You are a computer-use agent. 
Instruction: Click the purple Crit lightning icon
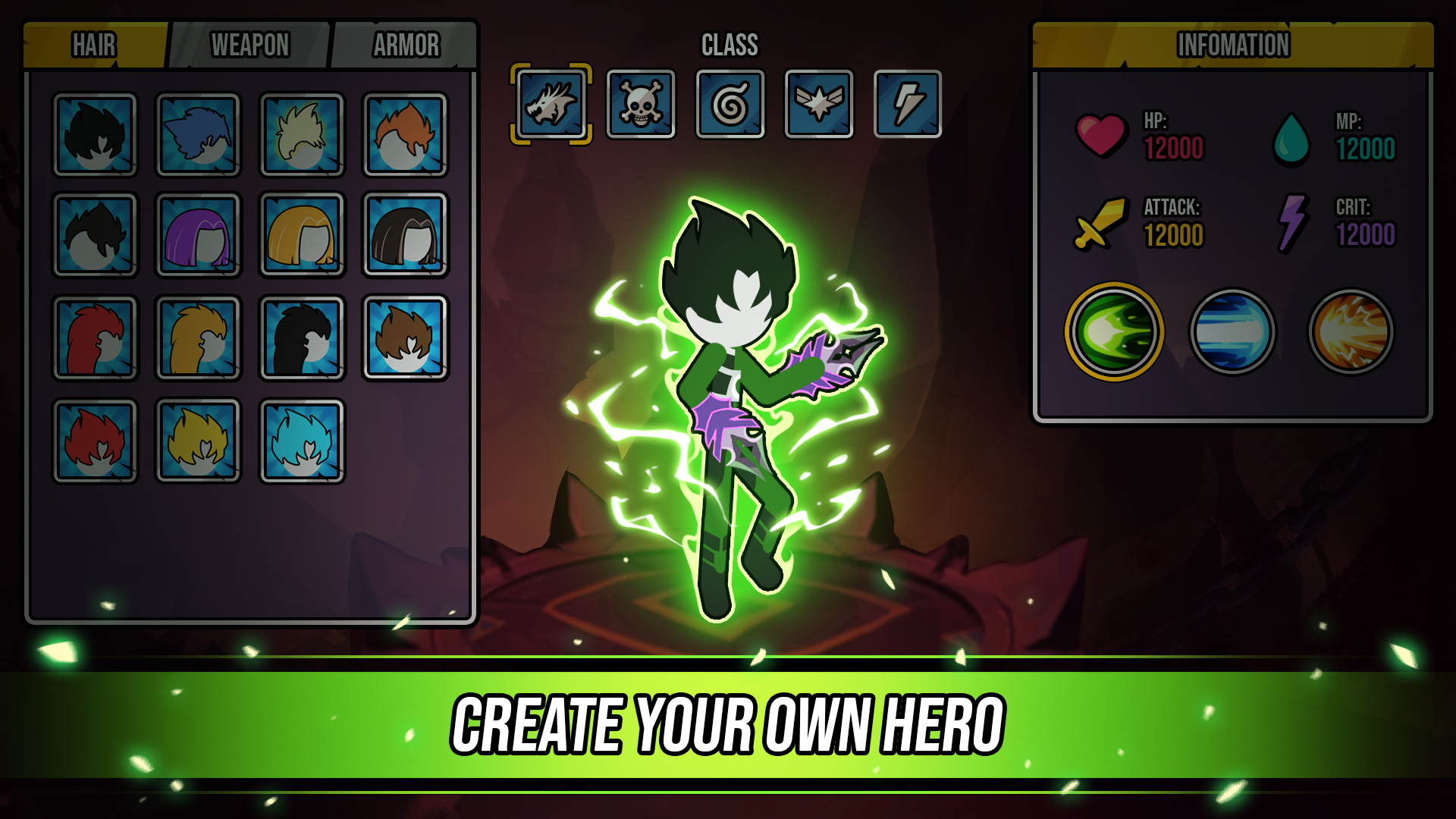pos(1291,225)
